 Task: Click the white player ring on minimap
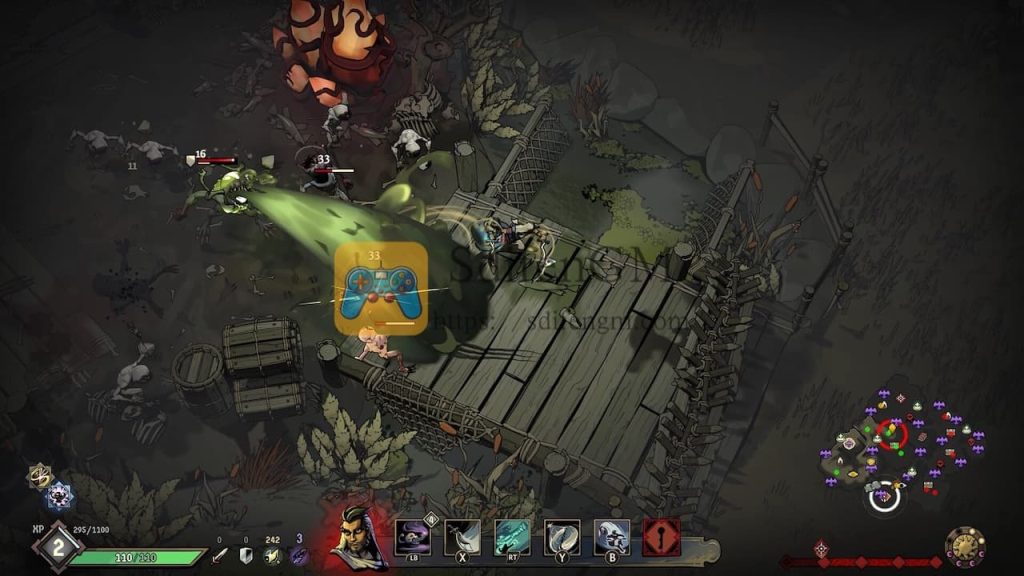(x=883, y=495)
